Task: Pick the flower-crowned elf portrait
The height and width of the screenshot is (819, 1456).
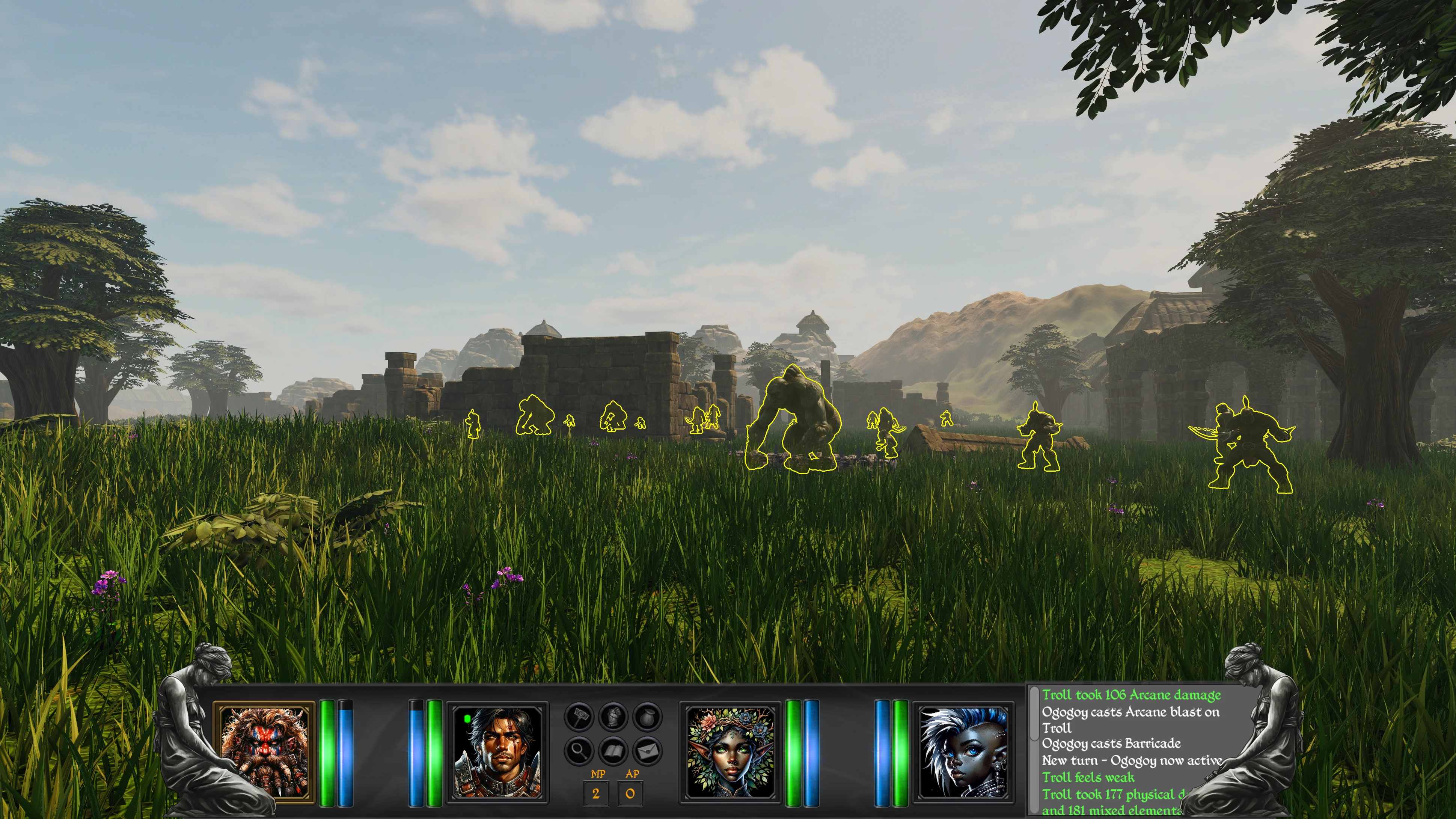Action: (730, 751)
